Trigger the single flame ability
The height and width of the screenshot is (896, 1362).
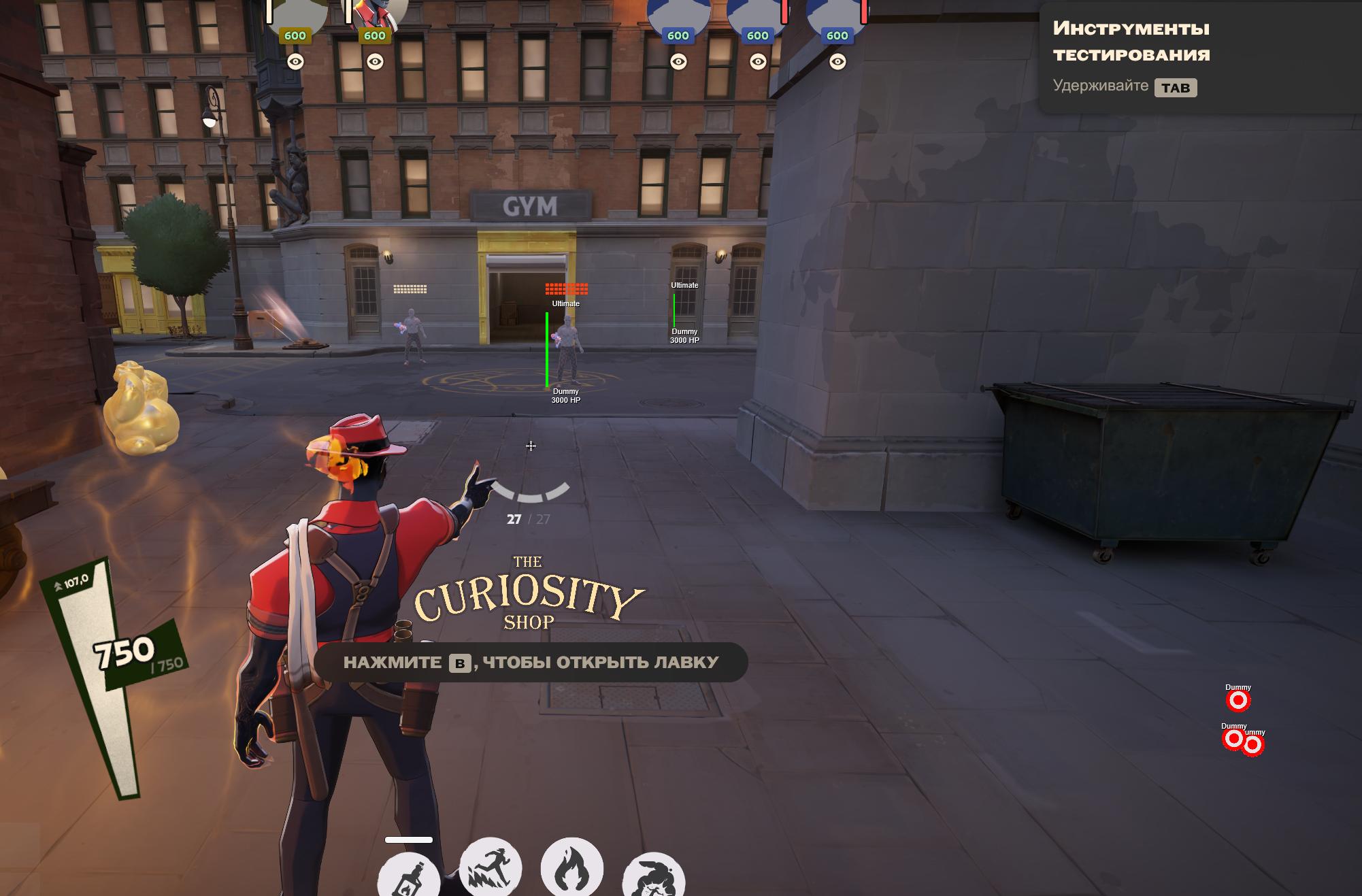coord(571,867)
